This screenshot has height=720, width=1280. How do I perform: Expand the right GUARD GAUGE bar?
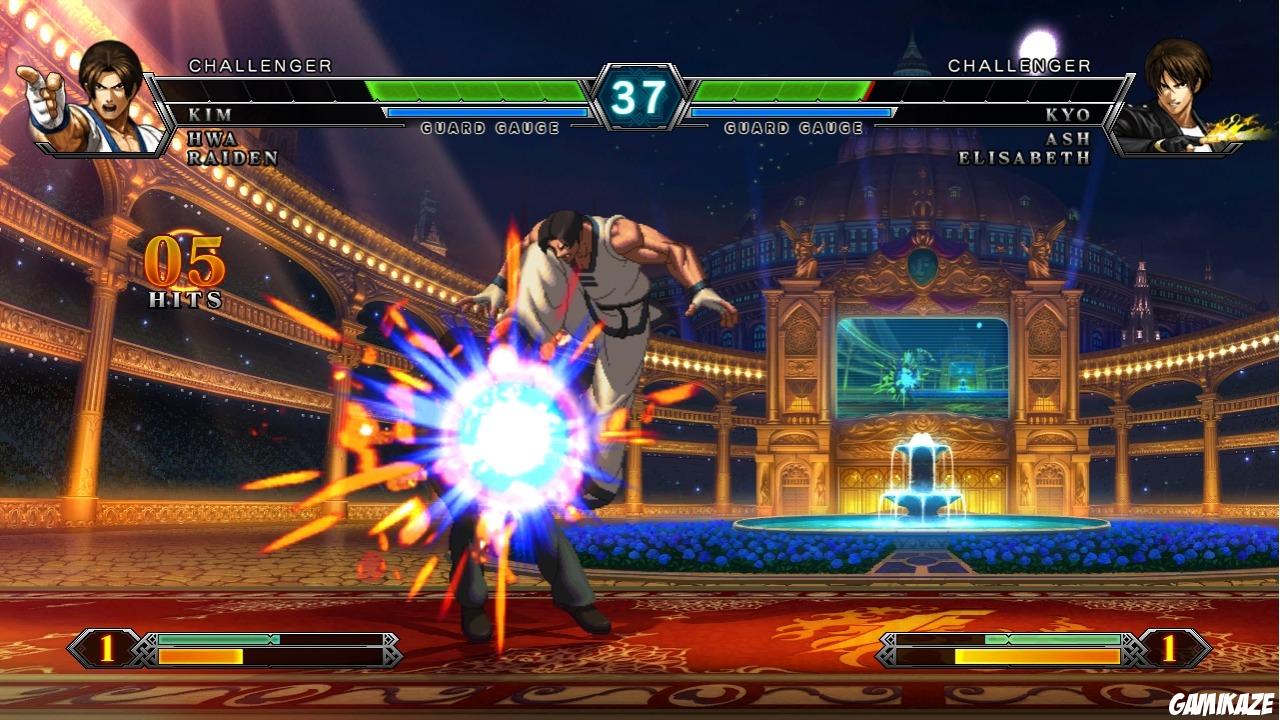coord(793,127)
